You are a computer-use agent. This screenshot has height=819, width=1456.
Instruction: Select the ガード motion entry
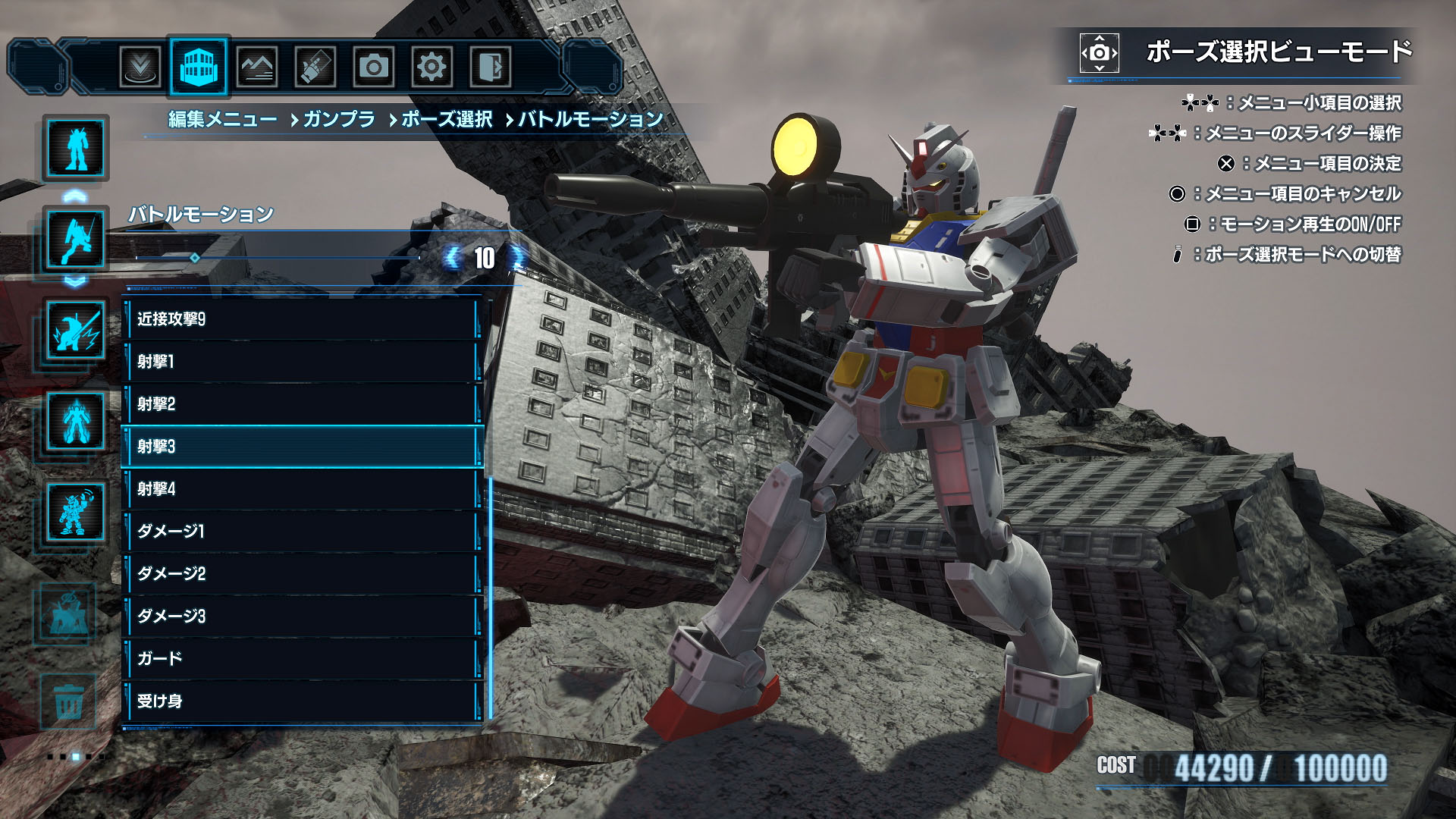(x=302, y=659)
